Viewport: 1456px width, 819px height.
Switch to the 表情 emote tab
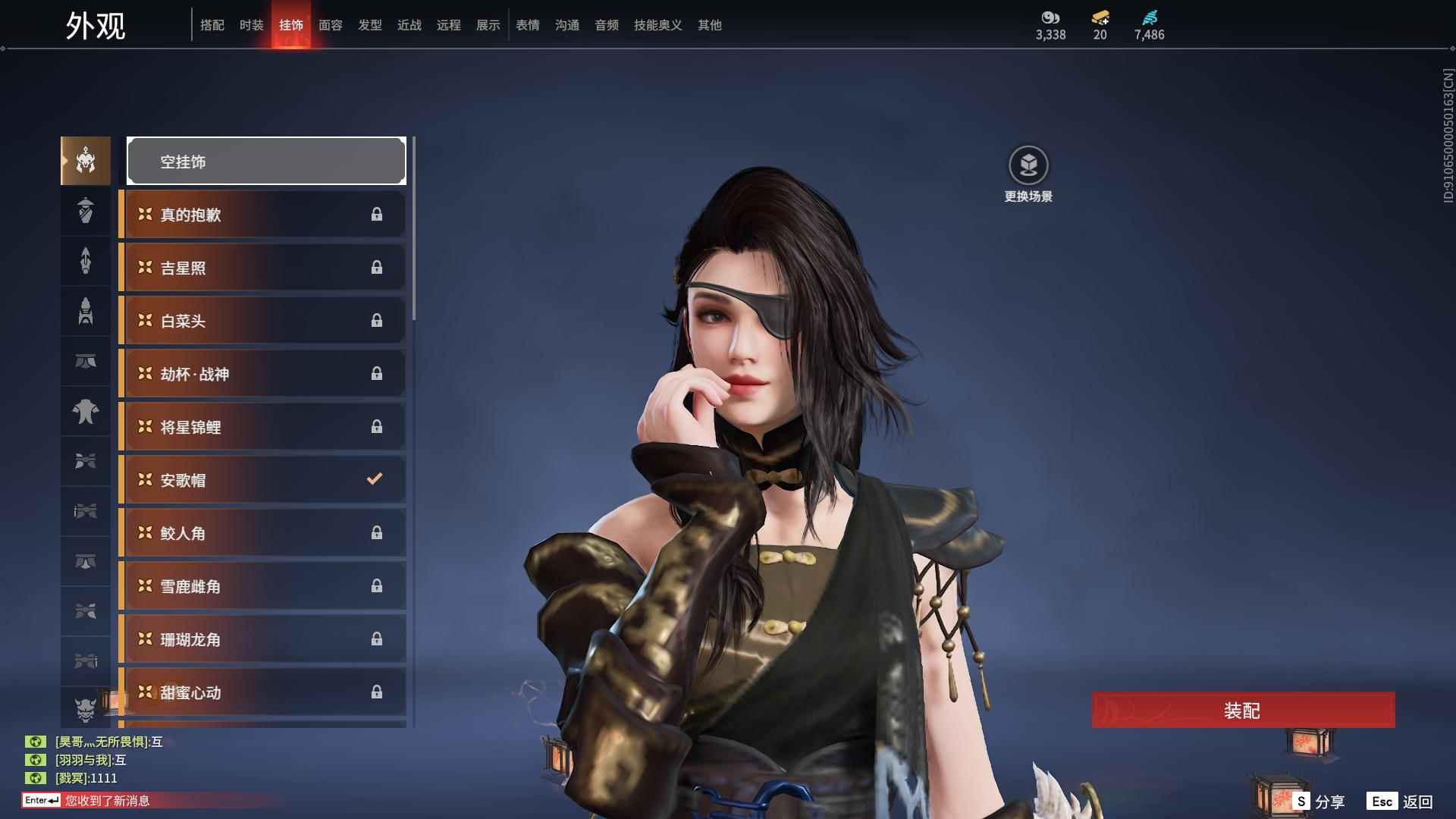[x=528, y=25]
